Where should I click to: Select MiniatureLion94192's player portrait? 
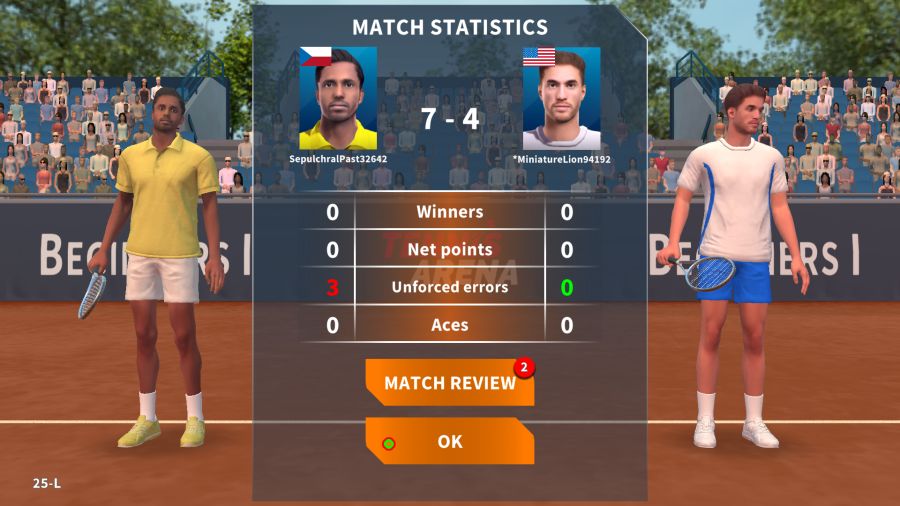561,99
